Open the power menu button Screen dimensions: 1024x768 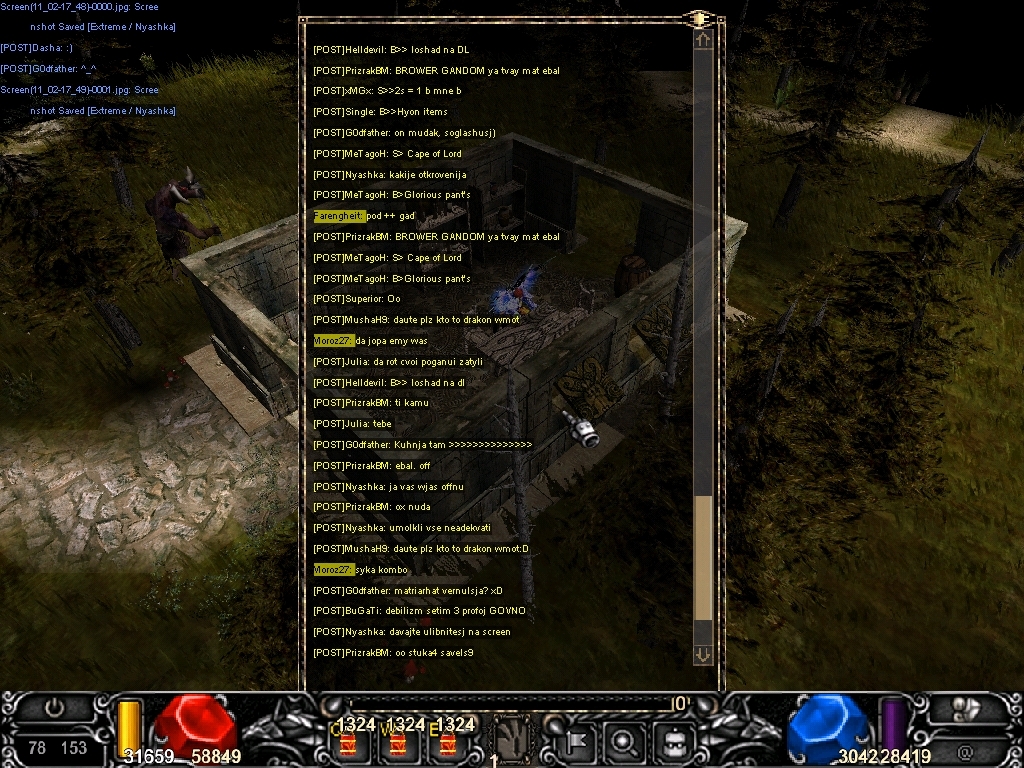(x=54, y=707)
